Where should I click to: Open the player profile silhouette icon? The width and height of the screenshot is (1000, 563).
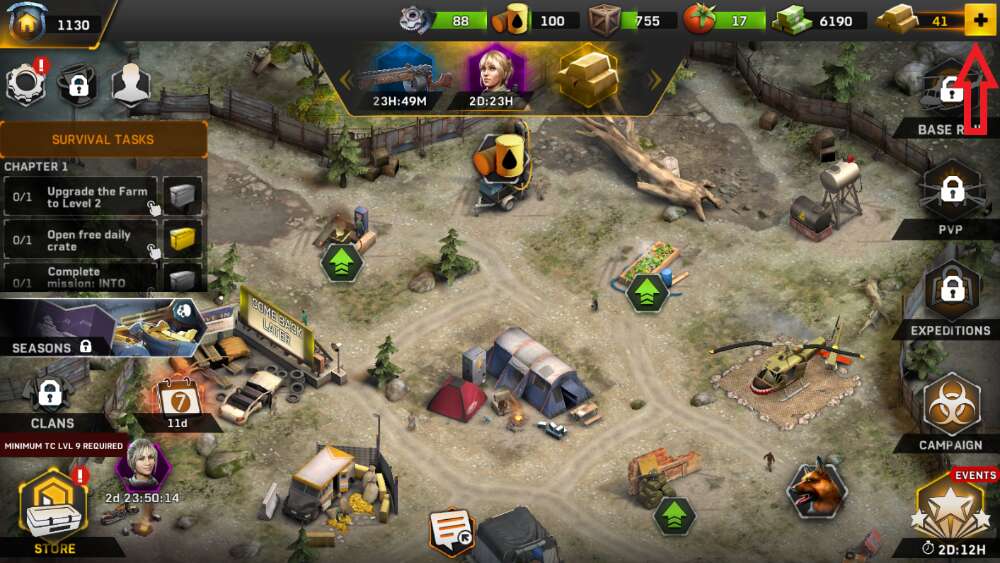click(130, 85)
